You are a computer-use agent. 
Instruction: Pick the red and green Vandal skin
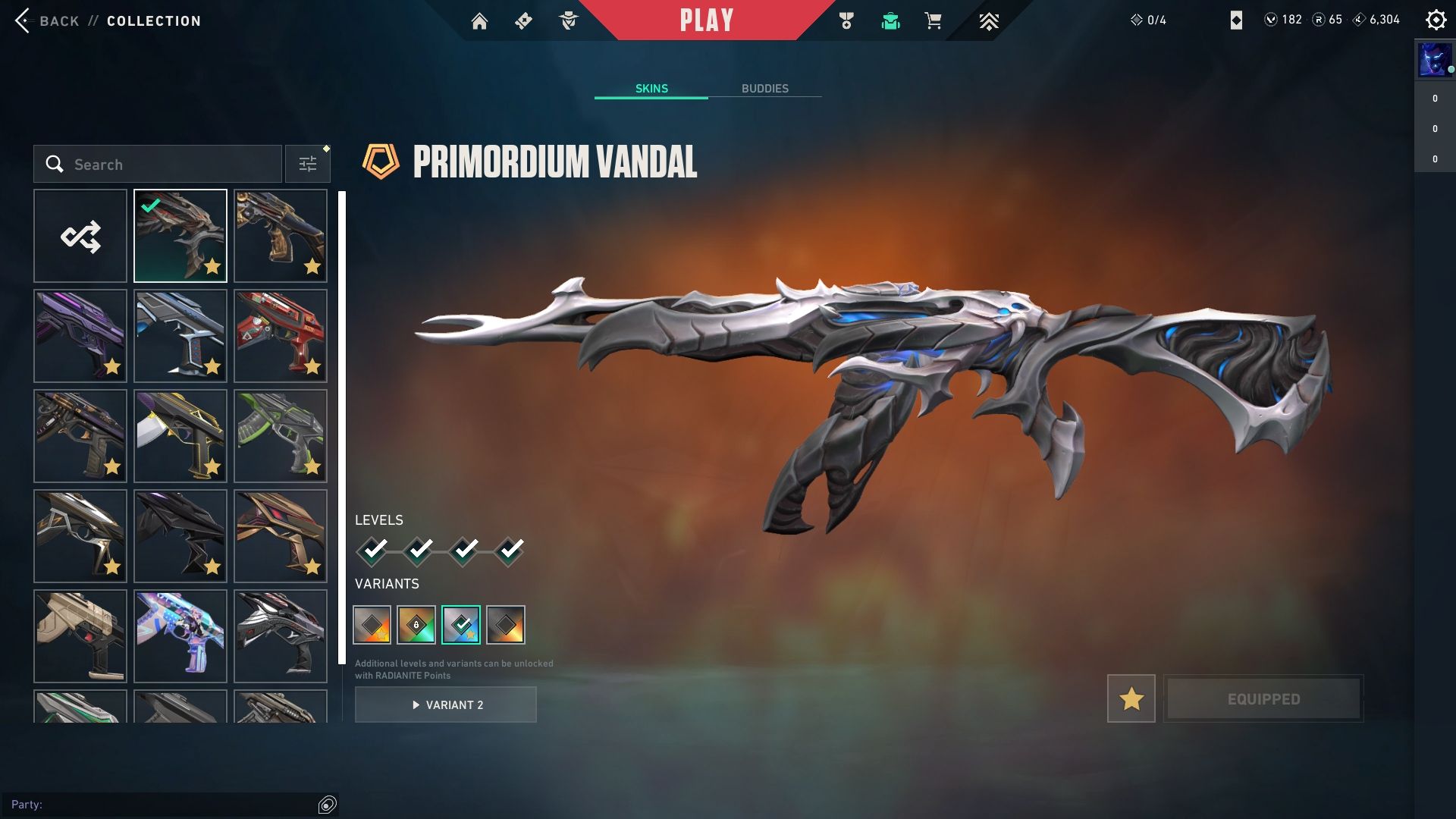tap(281, 336)
